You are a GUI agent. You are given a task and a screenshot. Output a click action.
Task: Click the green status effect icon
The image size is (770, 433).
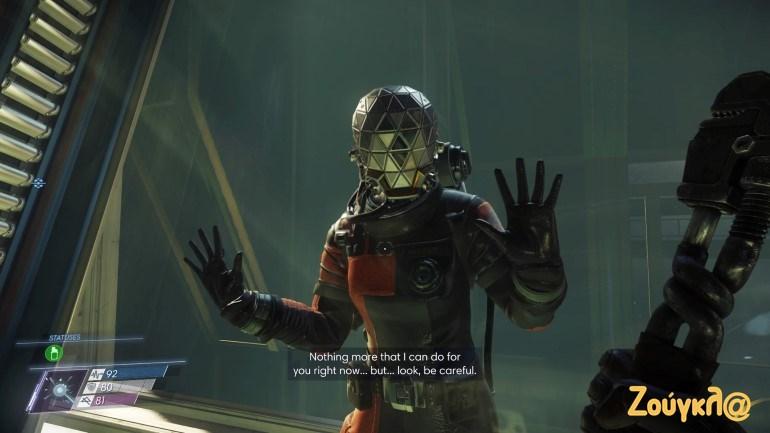[x=55, y=352]
